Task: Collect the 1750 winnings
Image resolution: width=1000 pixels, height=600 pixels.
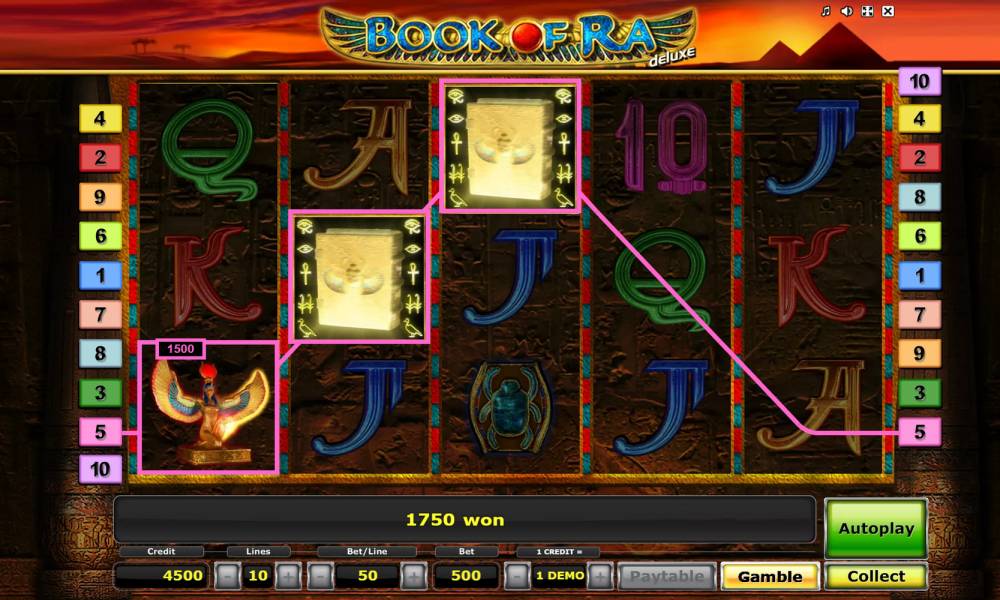Action: [876, 576]
